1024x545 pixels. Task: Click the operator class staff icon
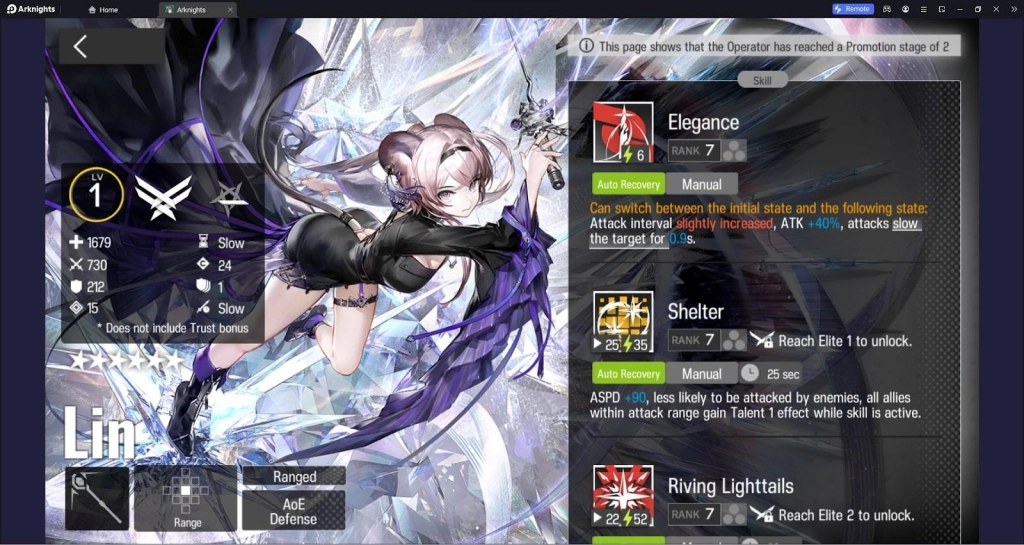click(x=97, y=498)
